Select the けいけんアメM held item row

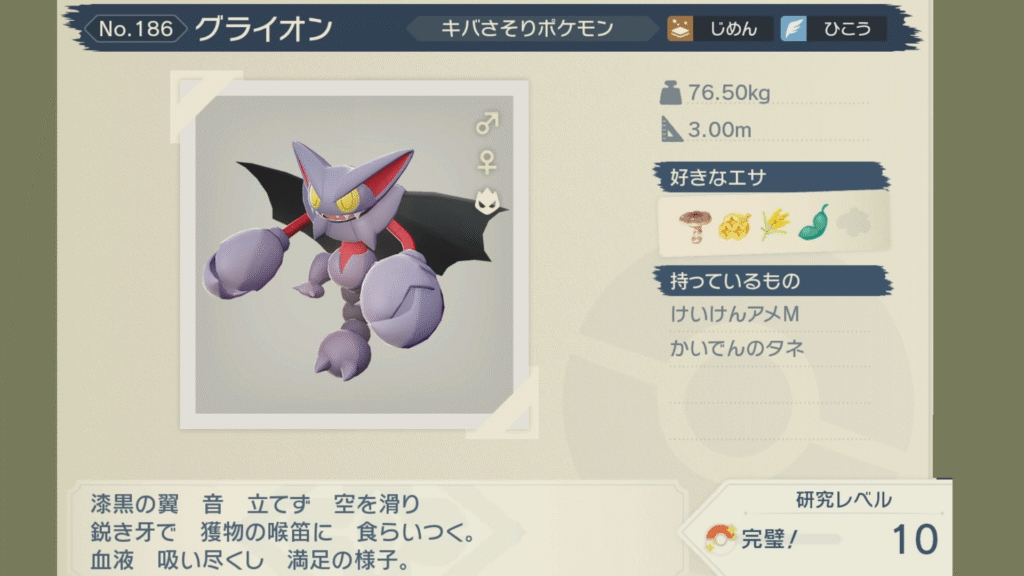(x=736, y=315)
